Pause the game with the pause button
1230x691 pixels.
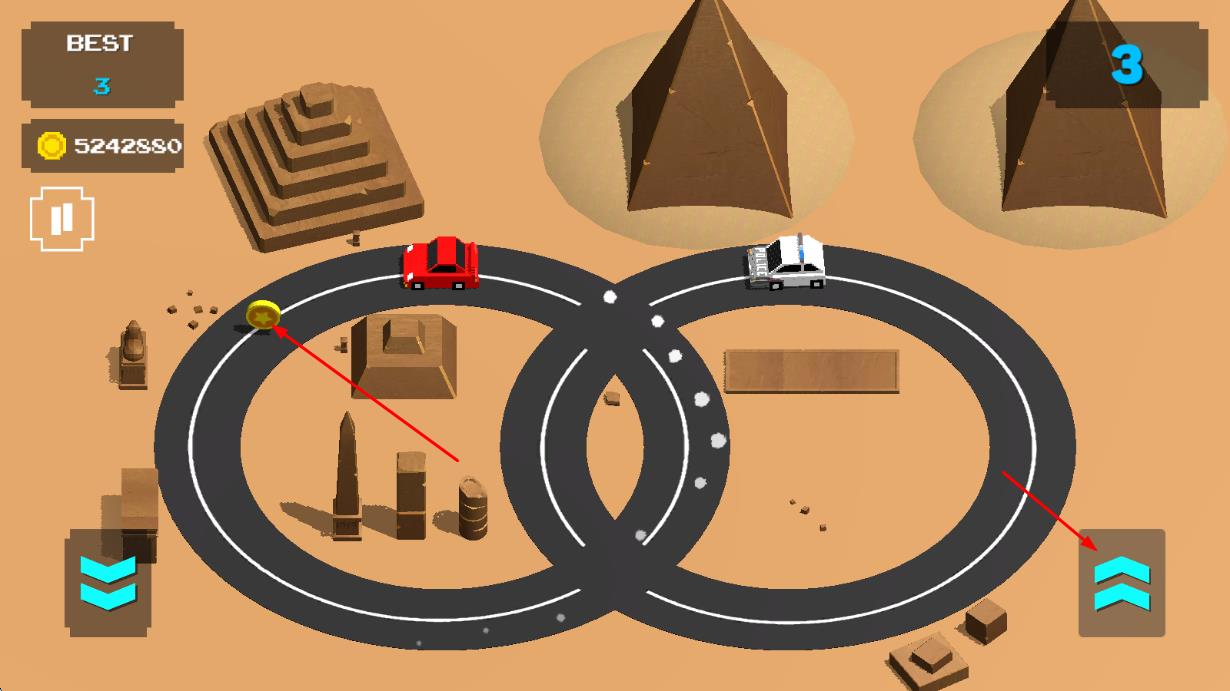point(62,219)
